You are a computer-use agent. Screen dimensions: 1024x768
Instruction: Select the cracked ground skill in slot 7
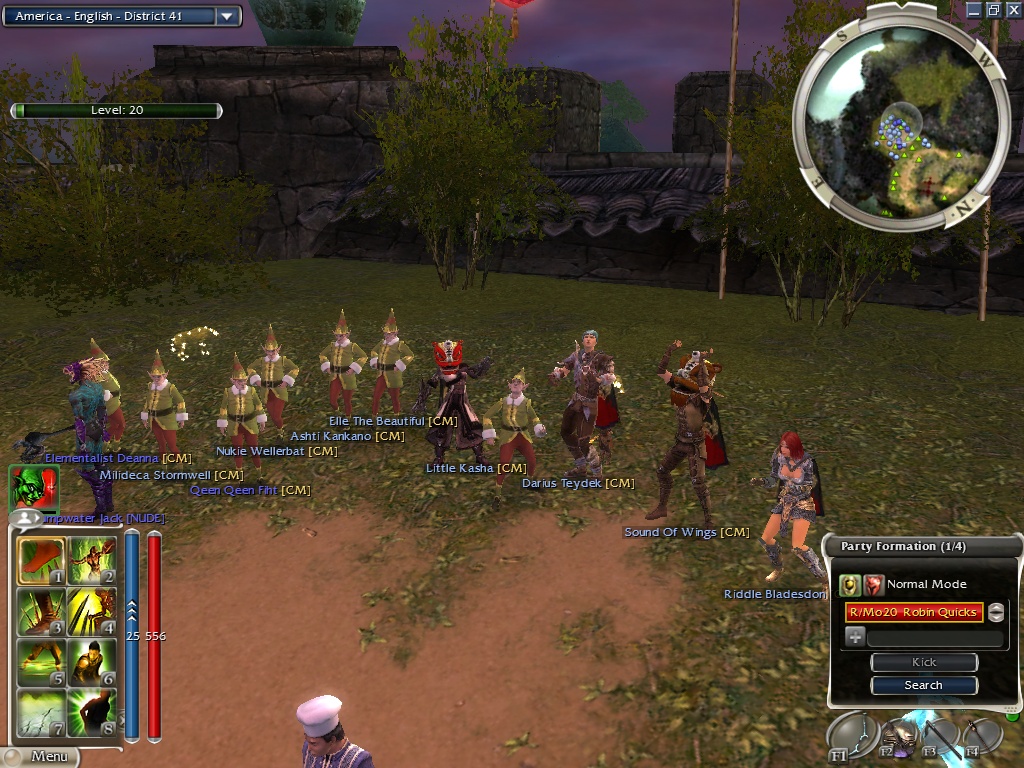tap(42, 711)
